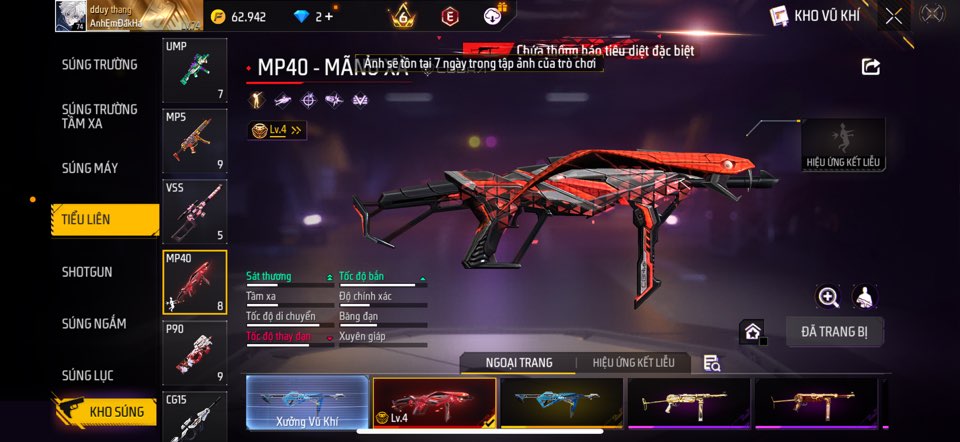Choose the MP5 weapon slot
This screenshot has width=960, height=442.
(194, 140)
